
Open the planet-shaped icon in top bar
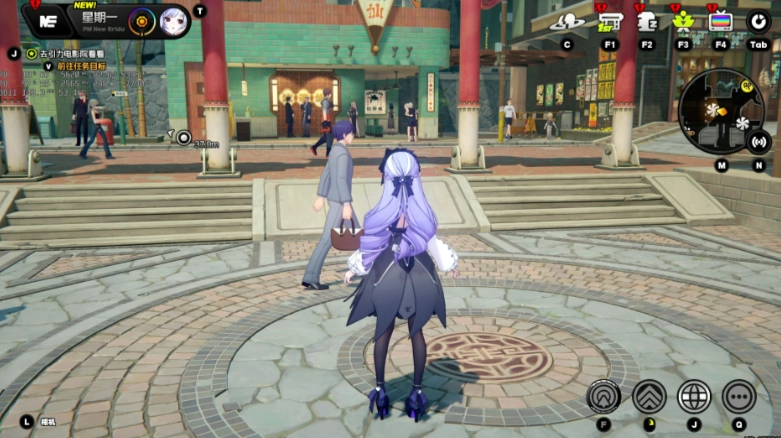coord(568,21)
